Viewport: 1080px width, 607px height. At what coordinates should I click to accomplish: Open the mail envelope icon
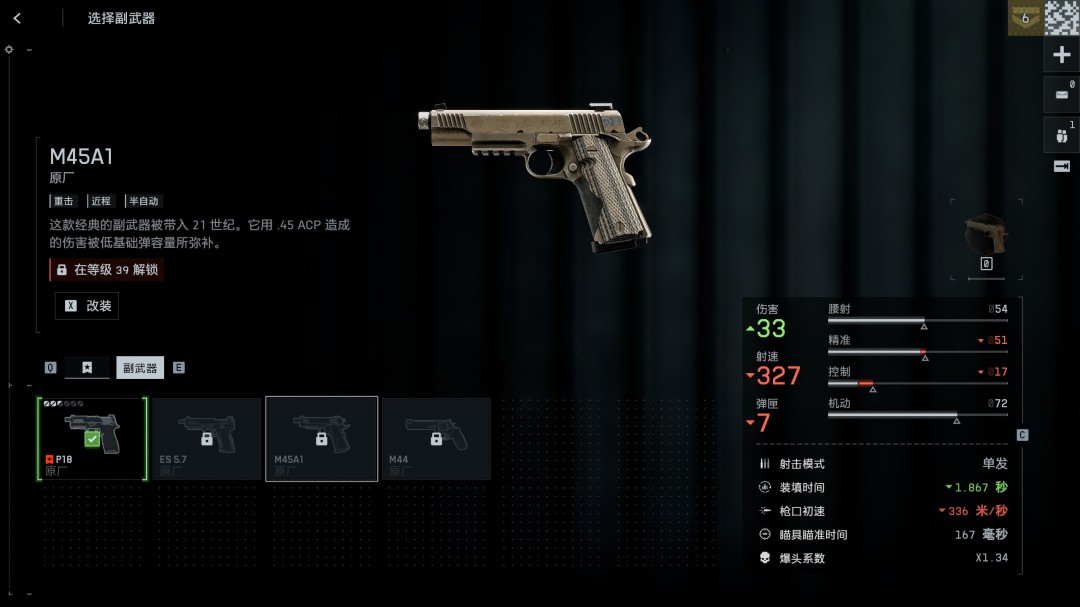coord(1062,94)
